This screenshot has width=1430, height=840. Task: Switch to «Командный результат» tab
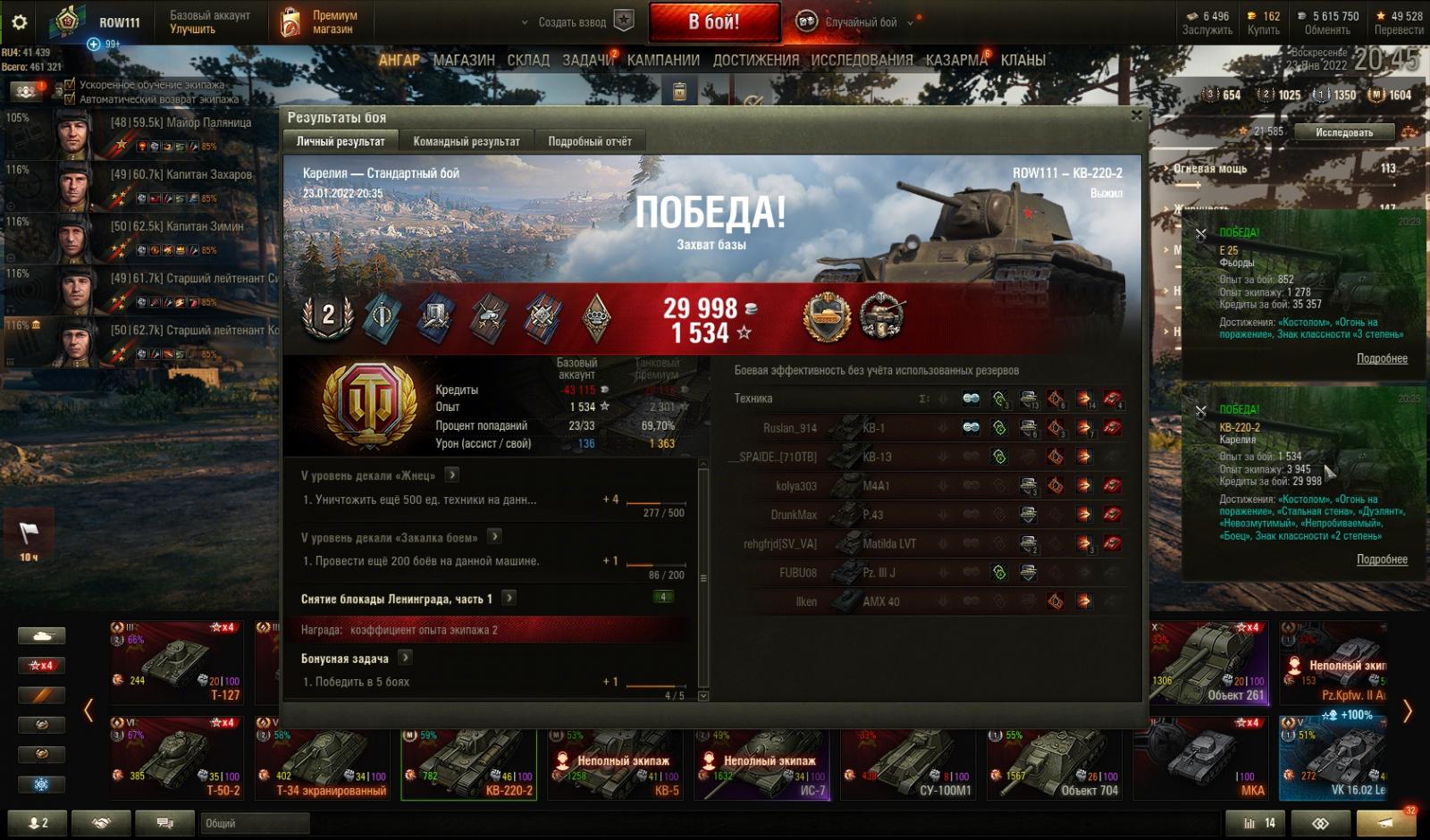pyautogui.click(x=466, y=141)
